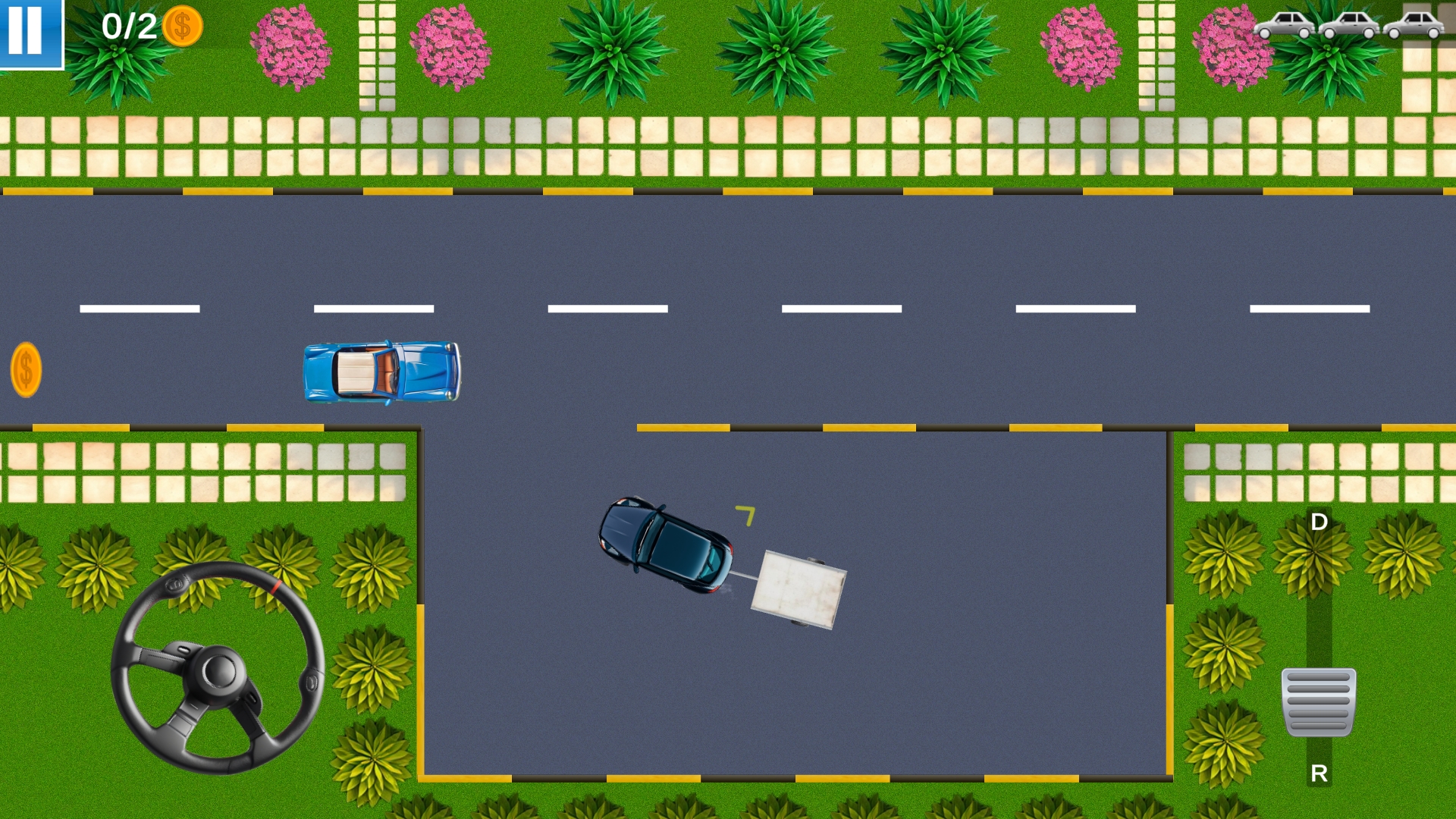Click the dollar coin icon beside the score
Image resolution: width=1456 pixels, height=819 pixels.
[181, 27]
